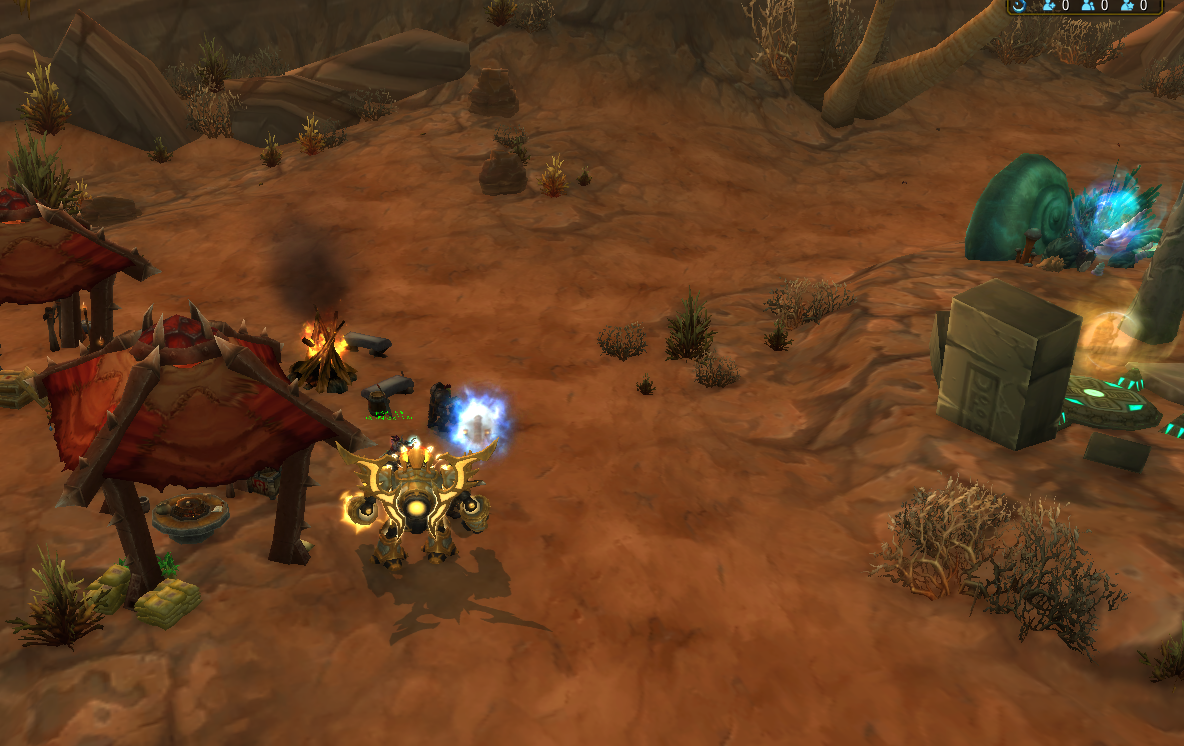Click the person-with-plus icon
Screen dimensions: 1184x746
(x=1049, y=6)
